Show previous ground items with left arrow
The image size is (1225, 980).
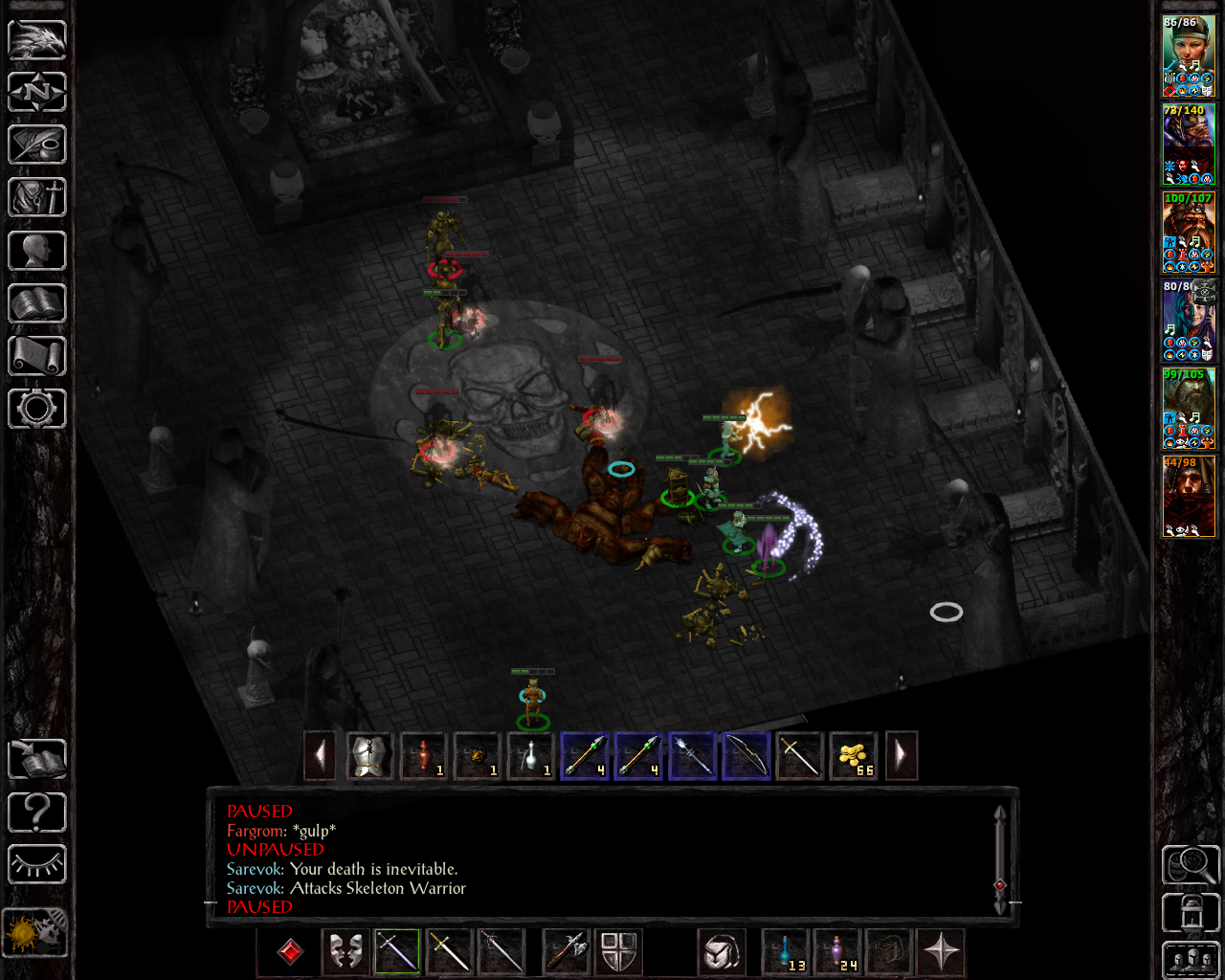point(320,756)
